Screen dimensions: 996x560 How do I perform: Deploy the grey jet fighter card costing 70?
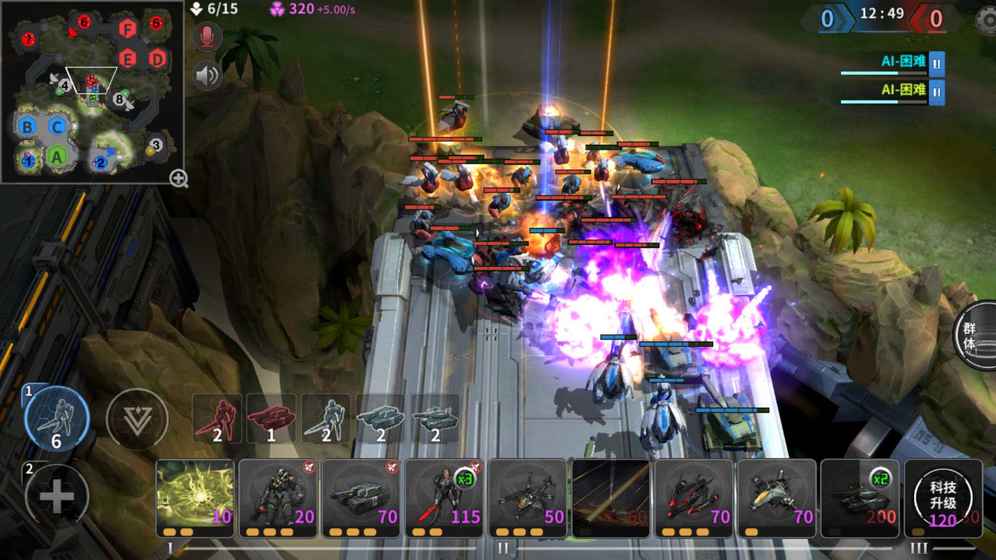[x=775, y=498]
